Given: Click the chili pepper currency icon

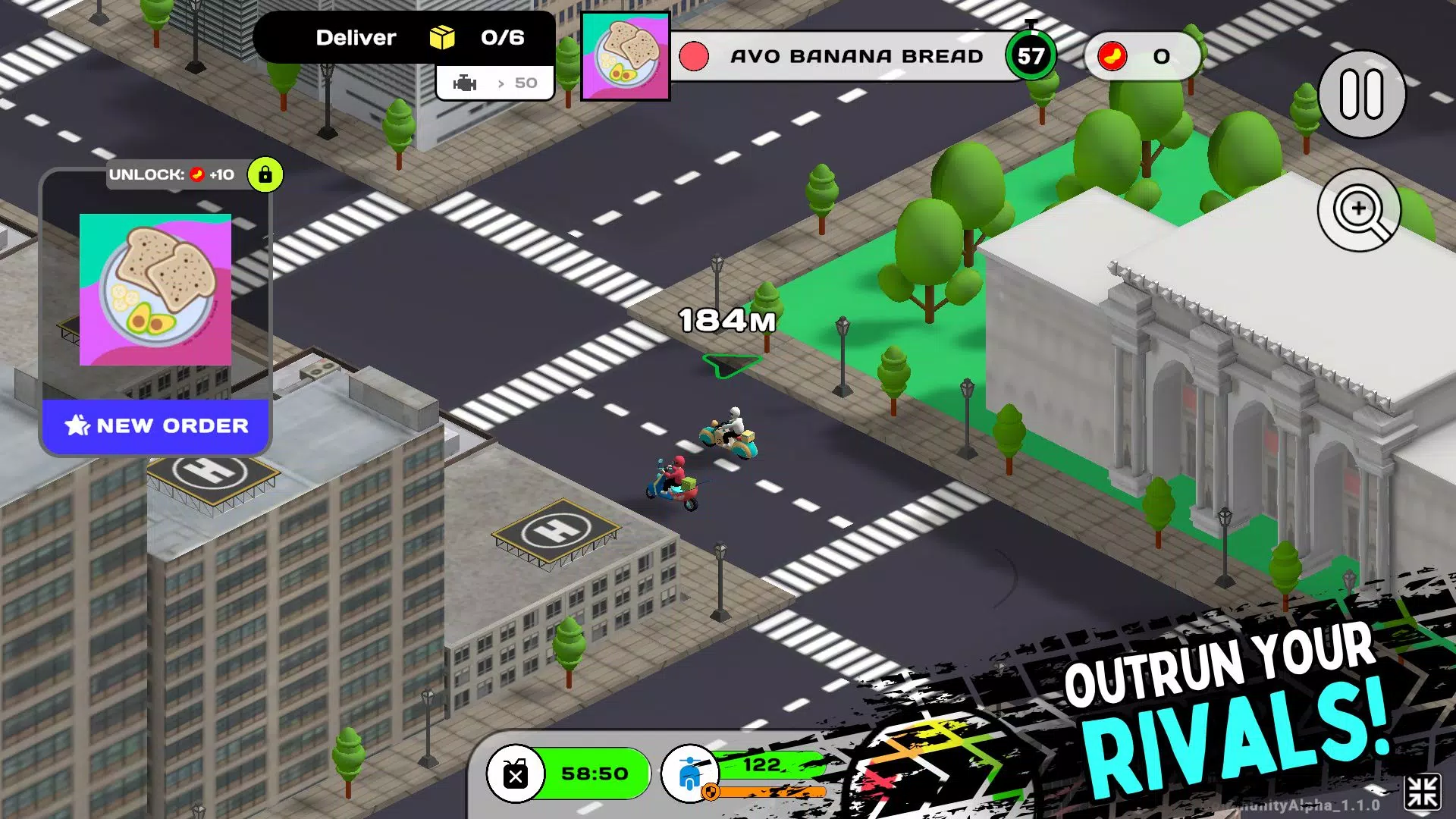Looking at the screenshot, I should pyautogui.click(x=1111, y=55).
